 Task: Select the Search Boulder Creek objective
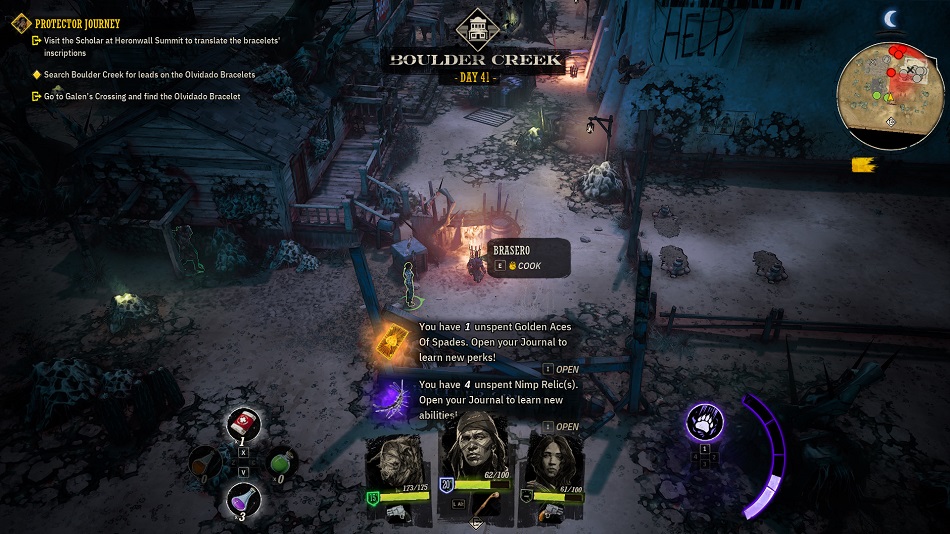coord(150,75)
